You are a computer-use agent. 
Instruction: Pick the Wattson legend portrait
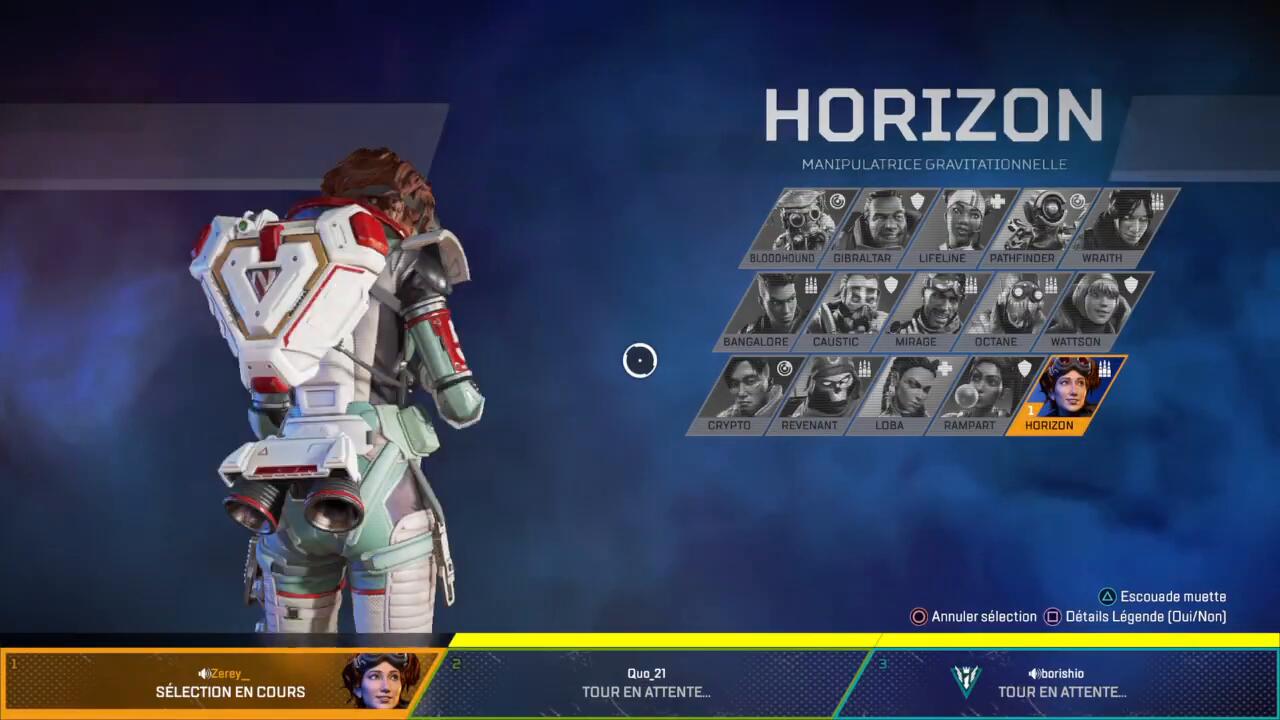pos(1093,310)
